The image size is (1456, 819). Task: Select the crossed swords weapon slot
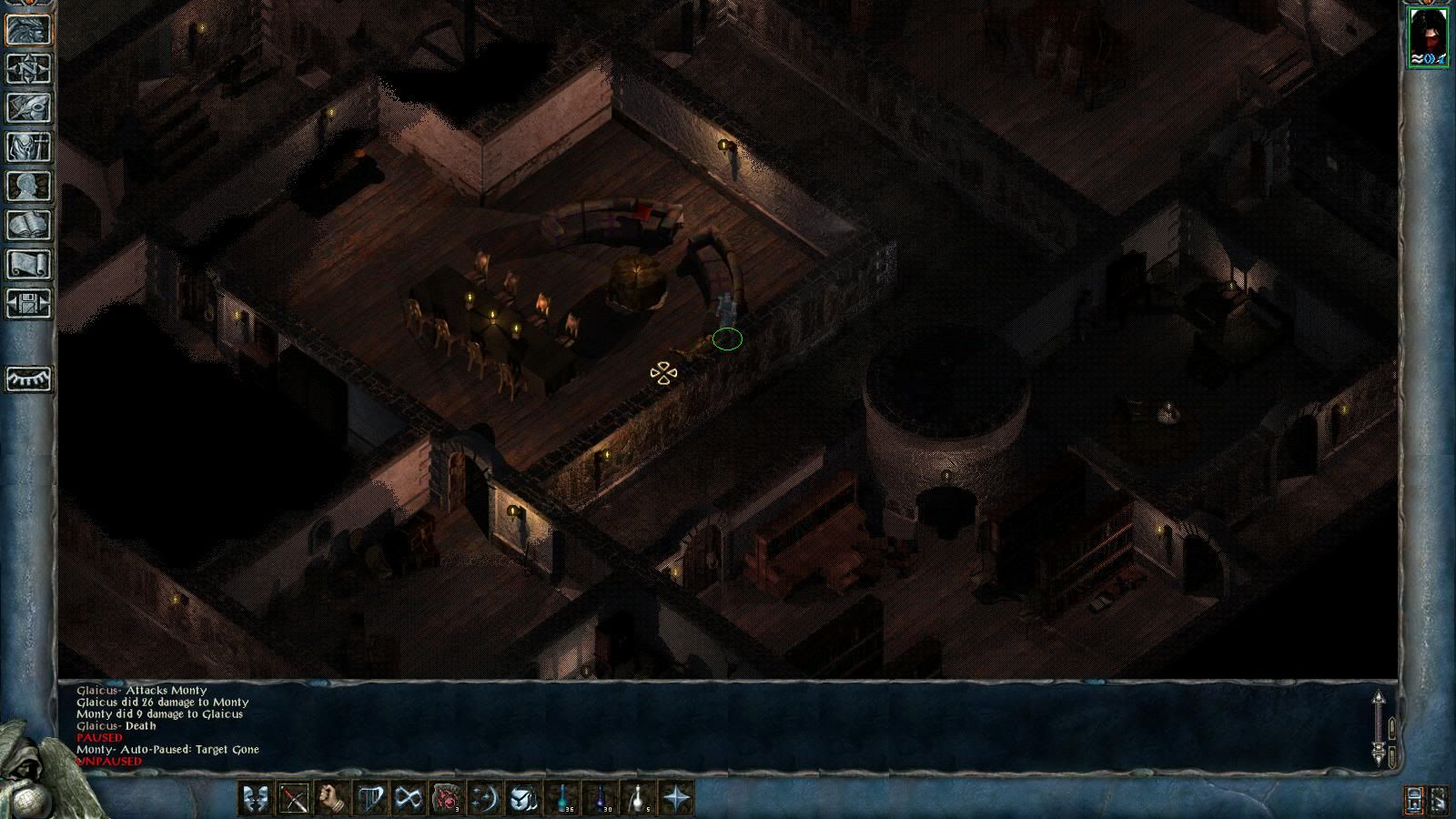click(293, 799)
